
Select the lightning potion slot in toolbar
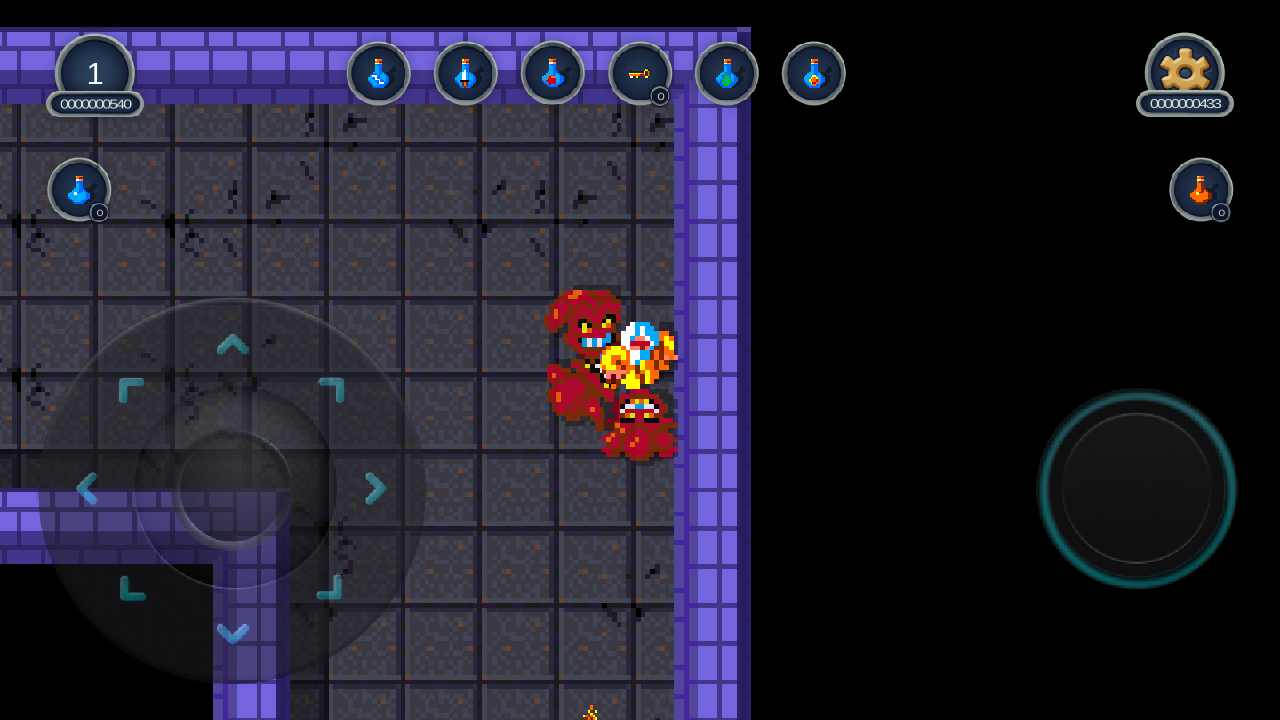pyautogui.click(x=379, y=73)
